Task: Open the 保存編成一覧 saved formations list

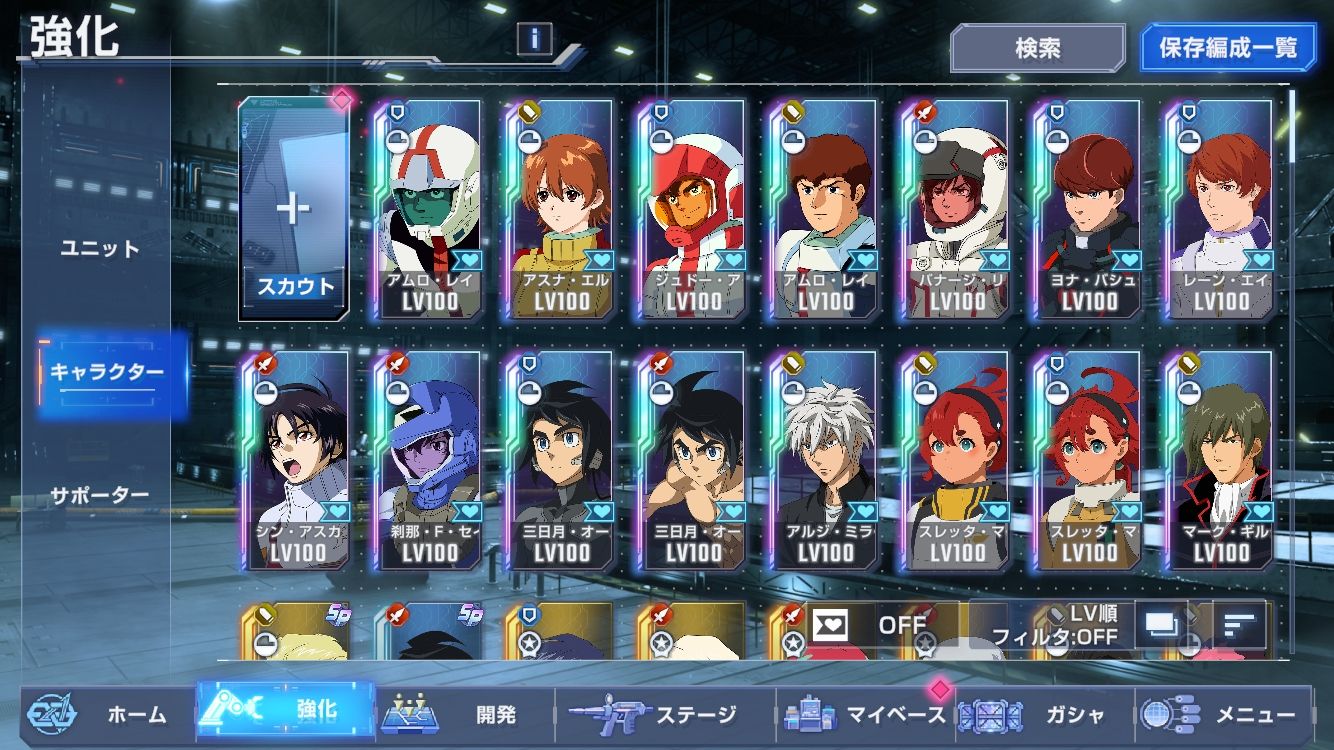Action: click(x=1228, y=48)
